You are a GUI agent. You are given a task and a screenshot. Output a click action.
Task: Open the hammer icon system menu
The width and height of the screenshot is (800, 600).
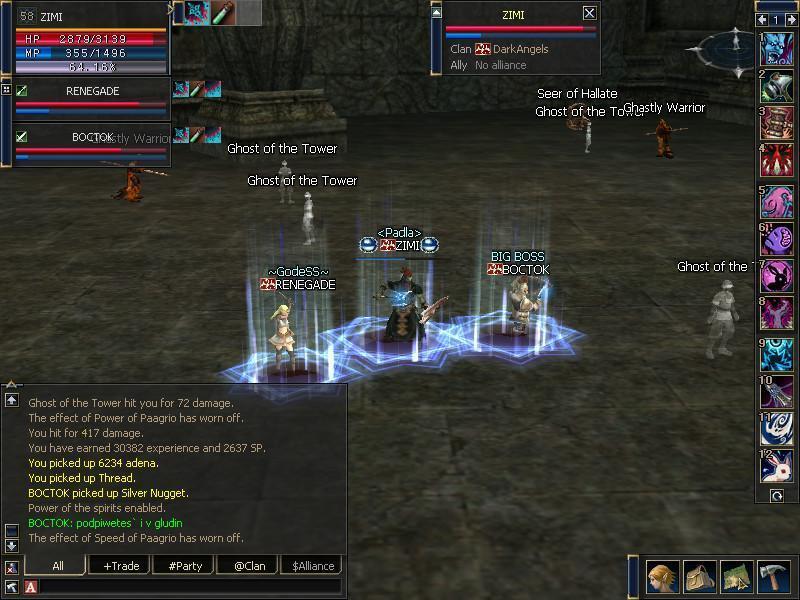click(x=773, y=575)
